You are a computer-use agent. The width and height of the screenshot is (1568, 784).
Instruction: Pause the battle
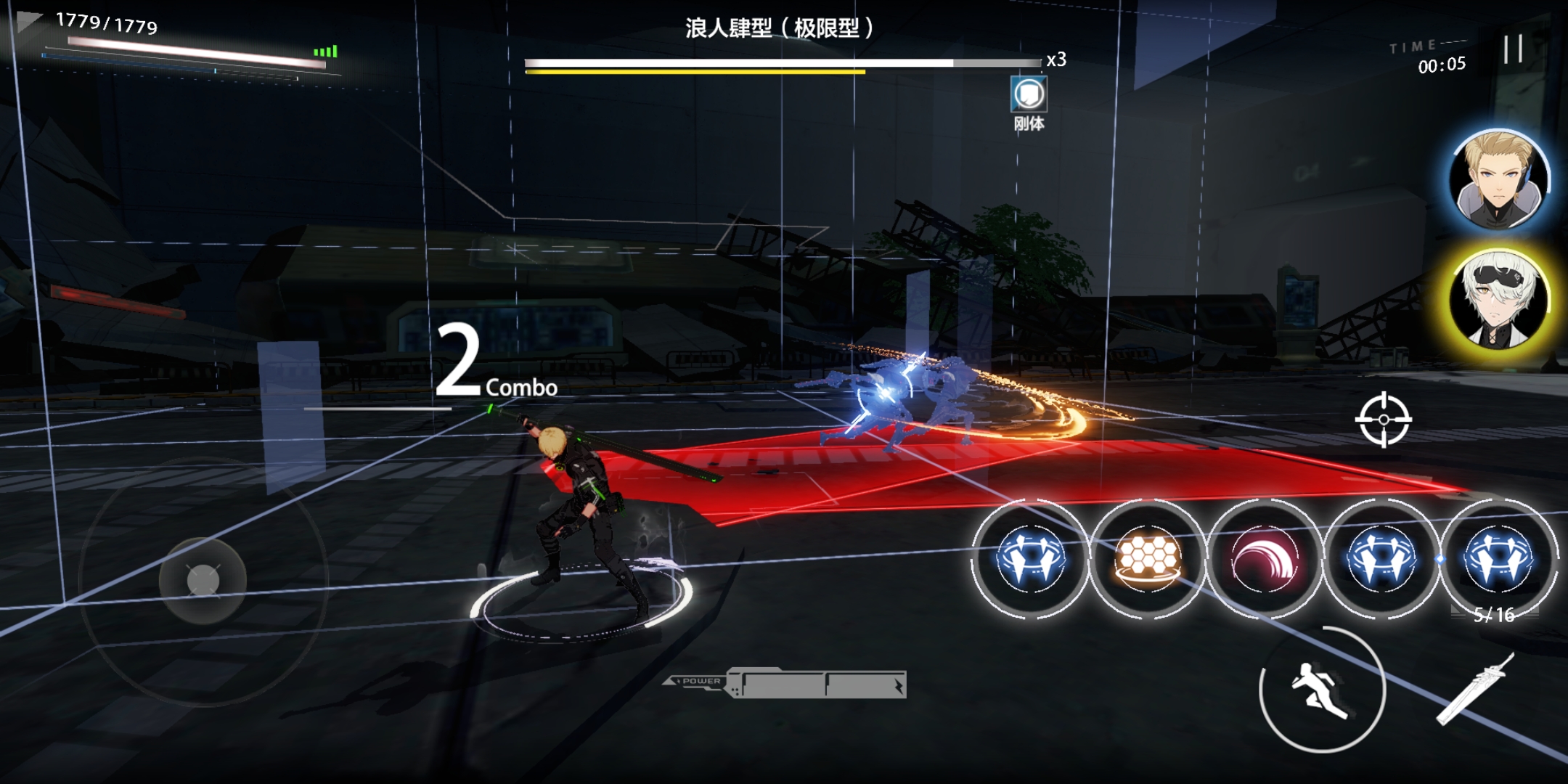1513,49
